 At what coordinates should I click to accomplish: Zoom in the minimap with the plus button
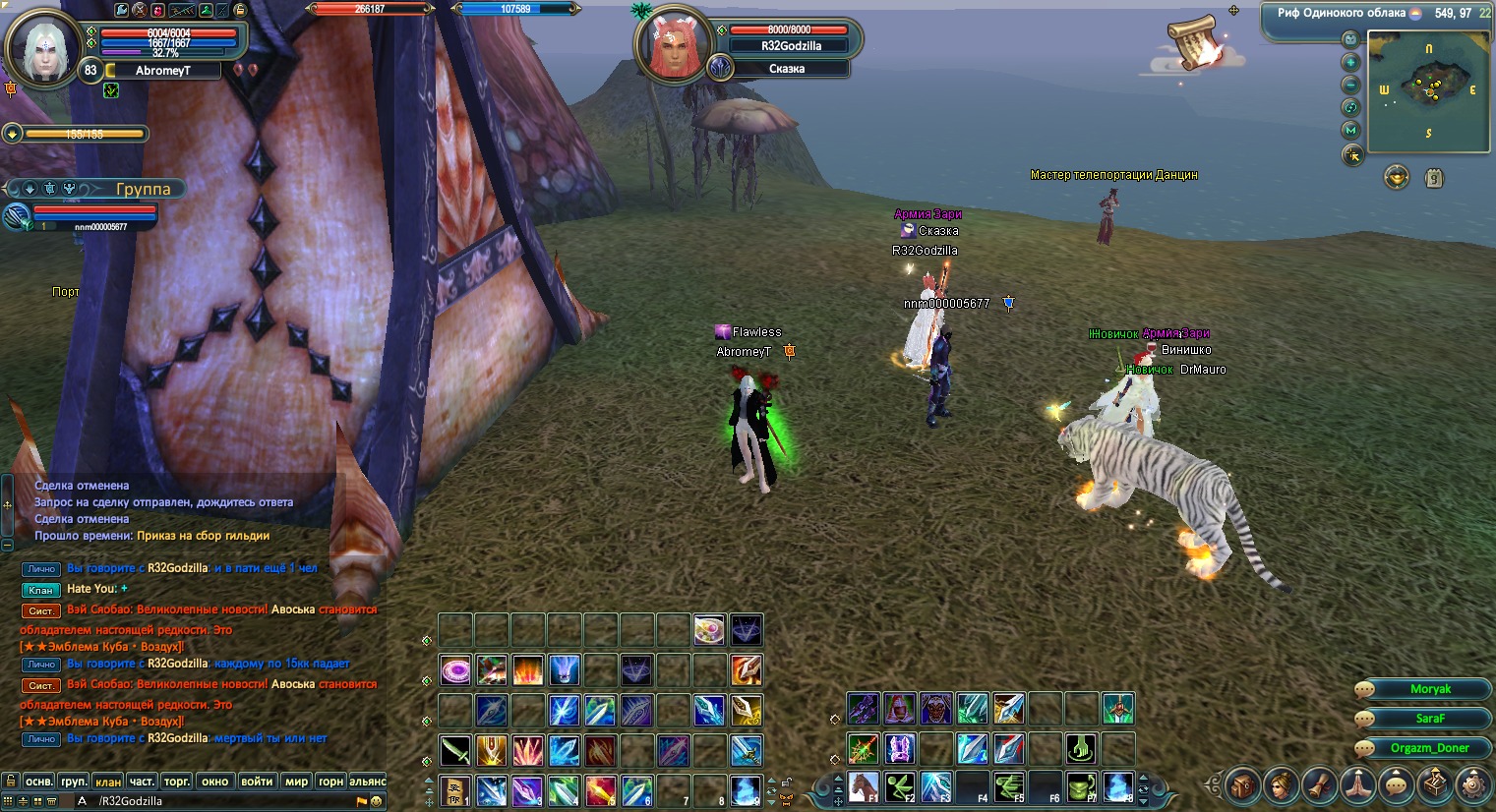pos(1350,62)
